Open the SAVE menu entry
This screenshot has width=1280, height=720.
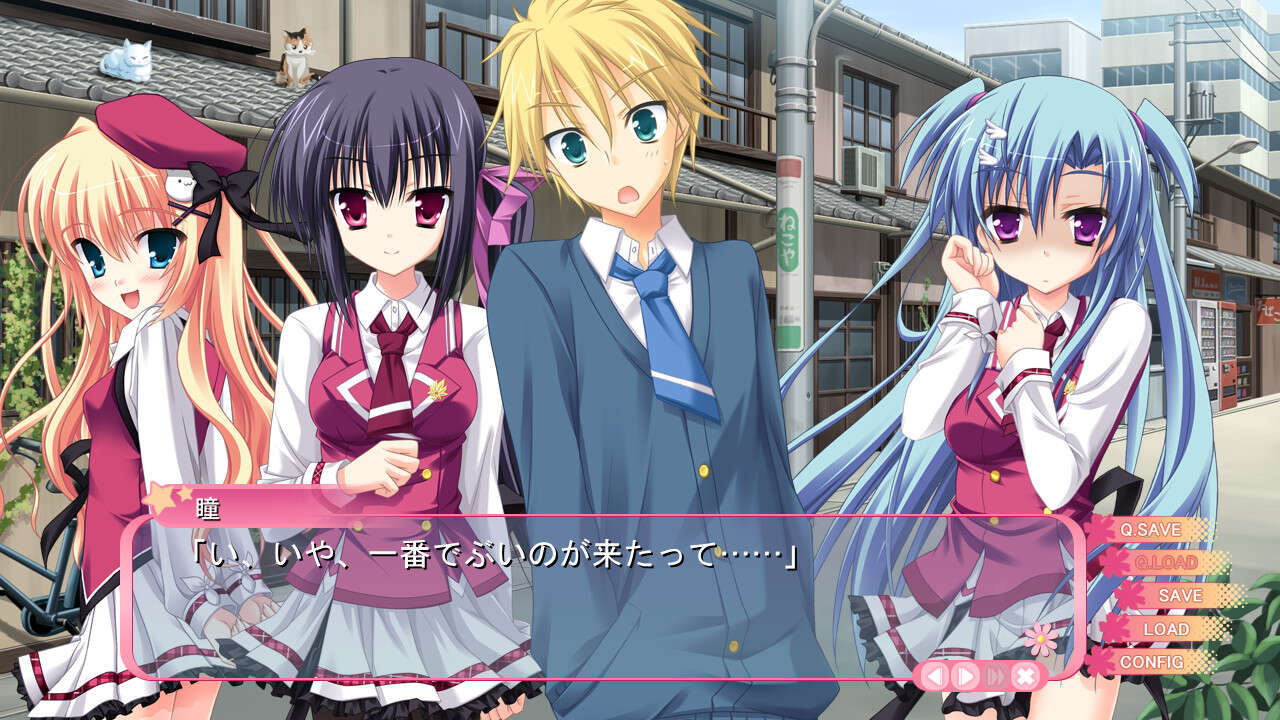pyautogui.click(x=1180, y=595)
